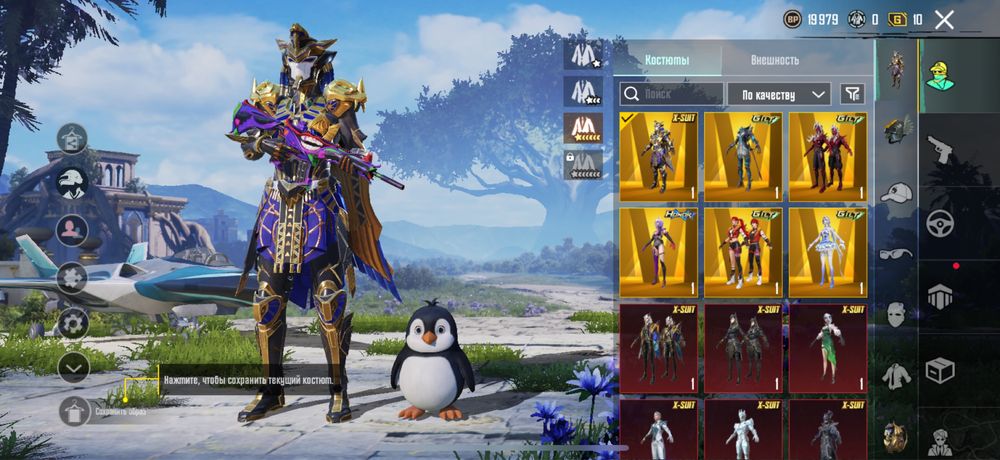Switch to the Костюмы tab
The width and height of the screenshot is (1000, 460).
click(666, 60)
